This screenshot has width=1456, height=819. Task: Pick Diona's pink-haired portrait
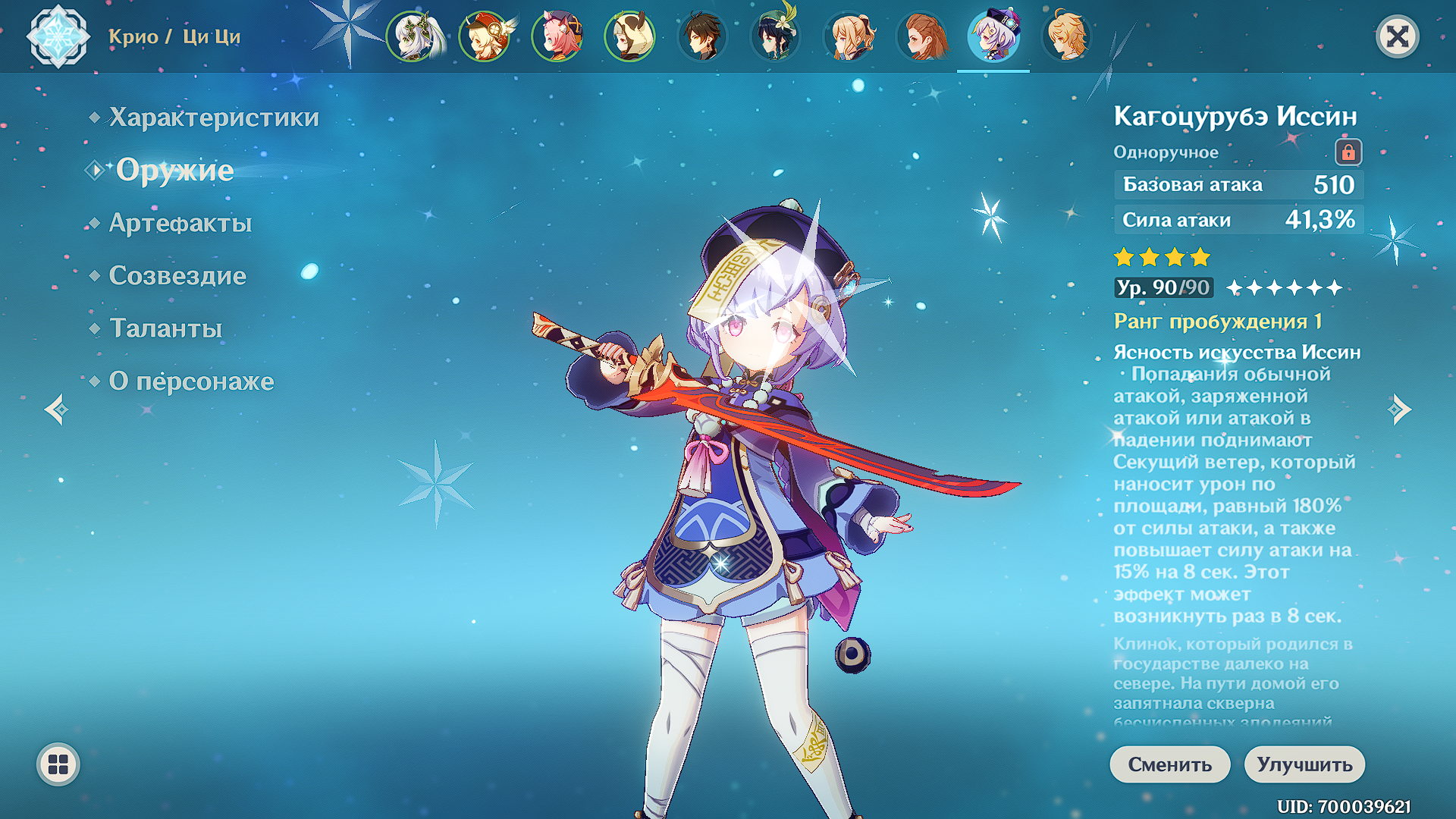tap(558, 36)
